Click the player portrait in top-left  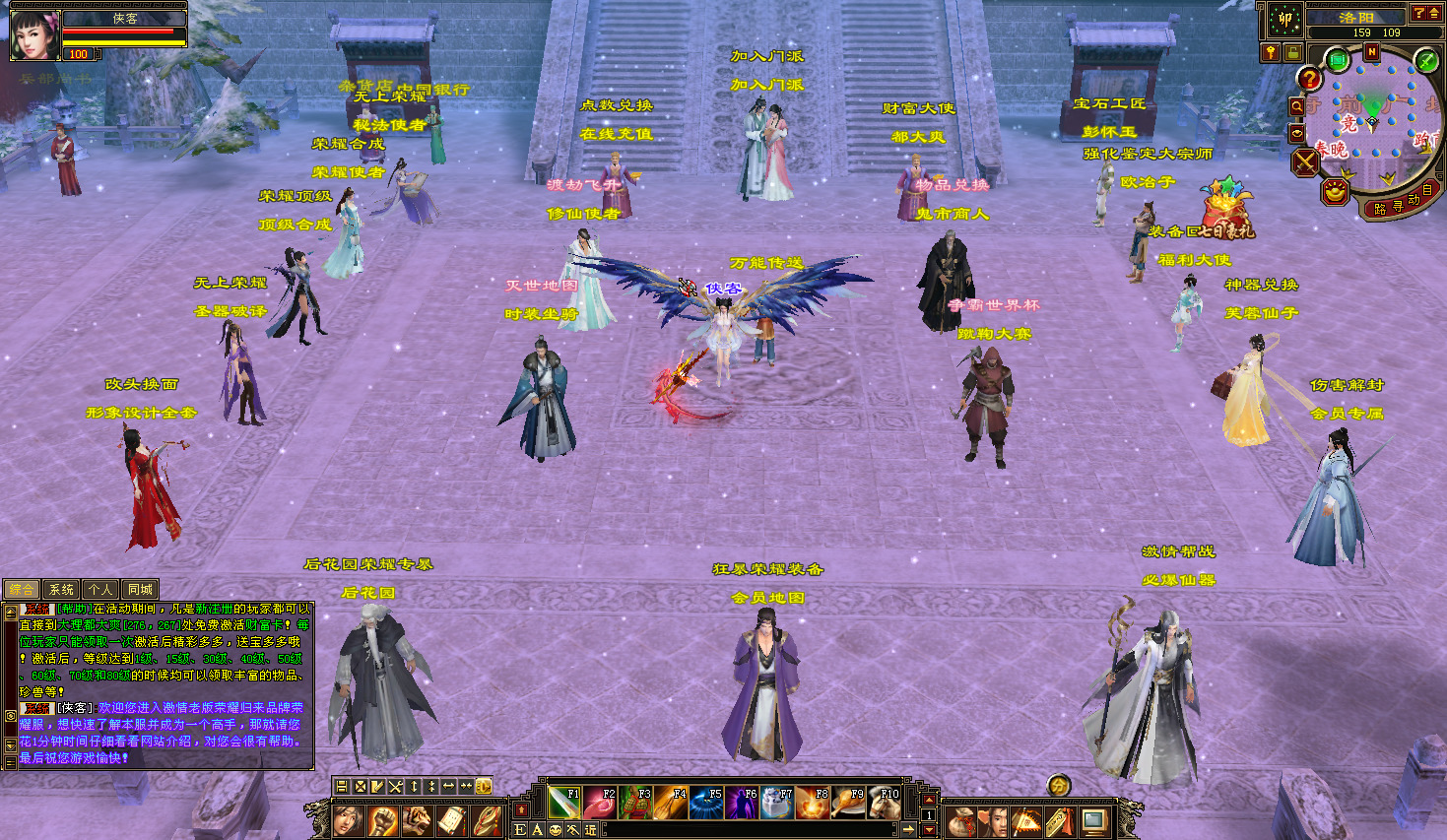click(33, 35)
